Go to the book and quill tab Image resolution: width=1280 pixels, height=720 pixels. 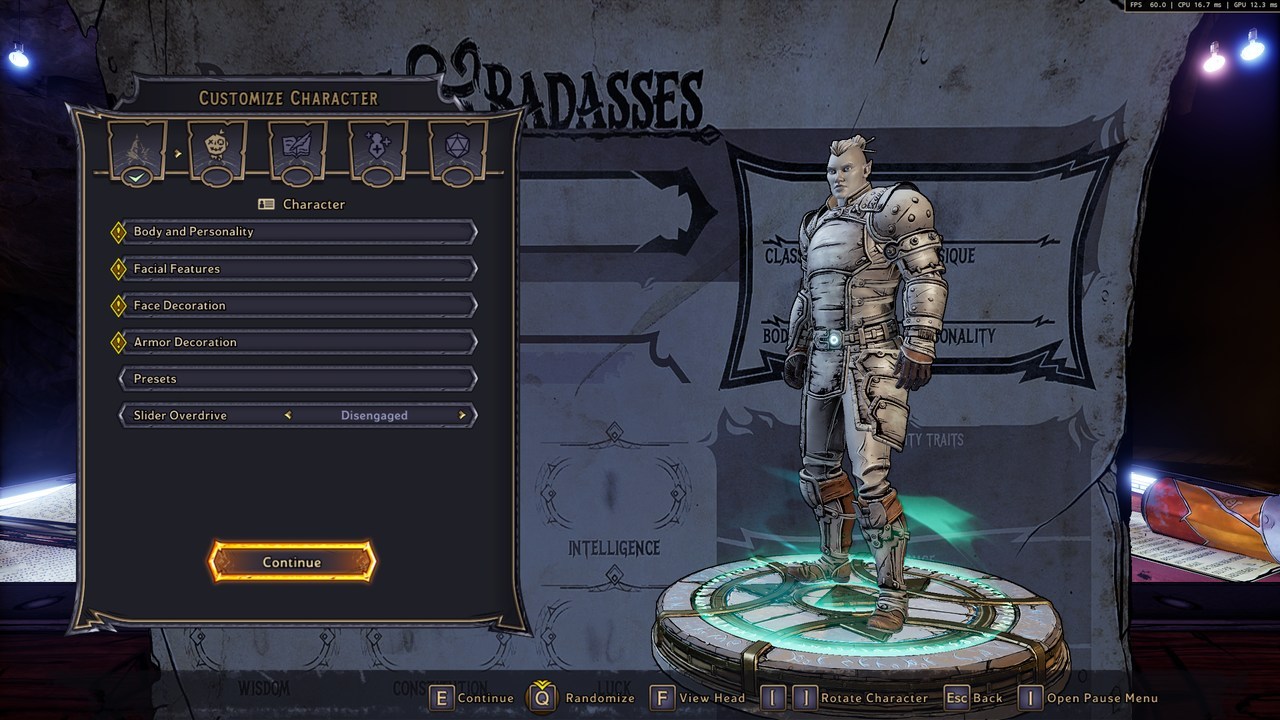(x=297, y=150)
